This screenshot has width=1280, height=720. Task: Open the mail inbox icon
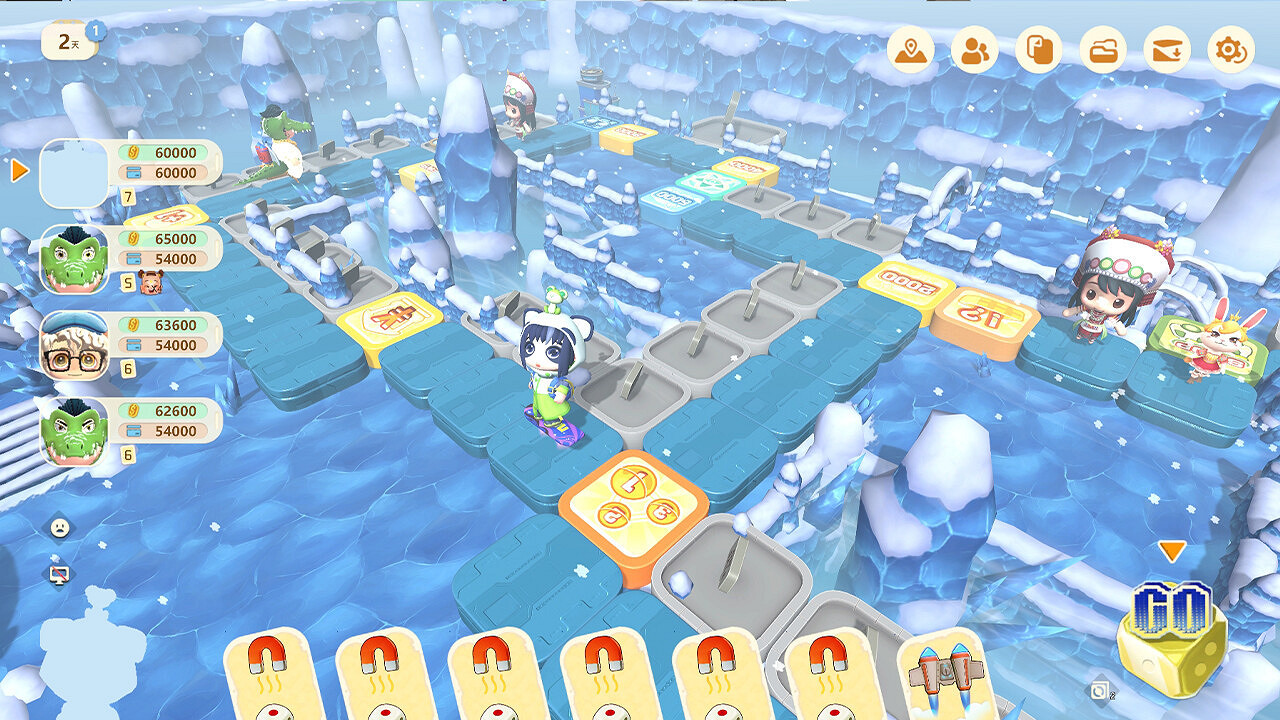tap(1166, 46)
